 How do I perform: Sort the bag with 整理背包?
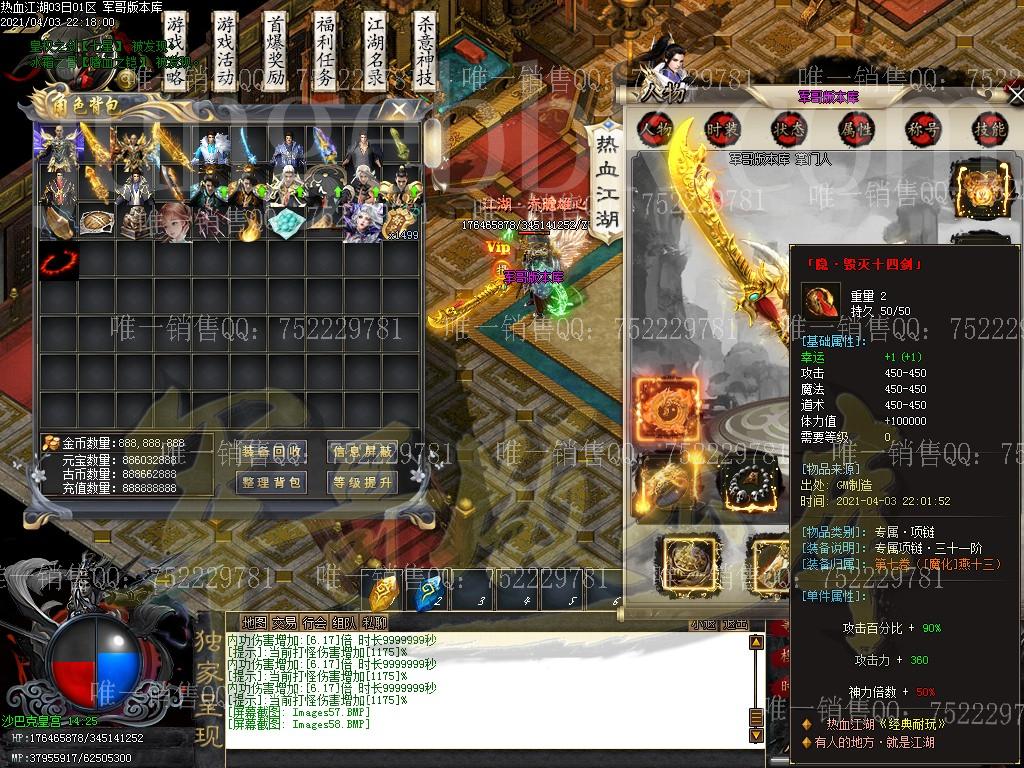coord(272,483)
